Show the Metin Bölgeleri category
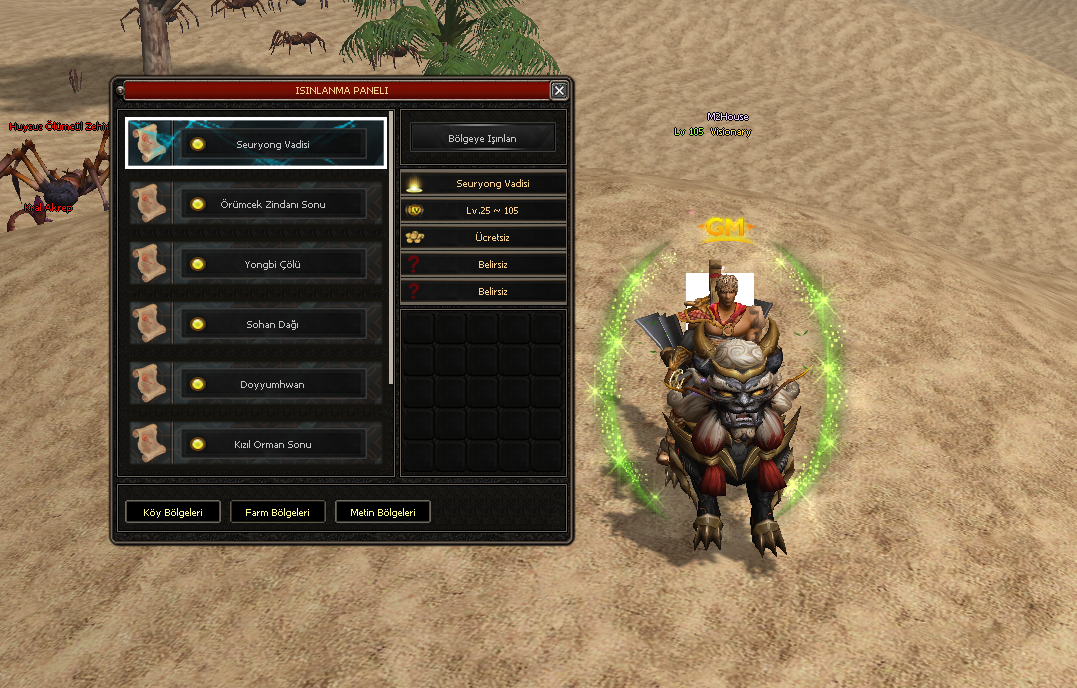This screenshot has width=1077, height=688. click(x=382, y=512)
